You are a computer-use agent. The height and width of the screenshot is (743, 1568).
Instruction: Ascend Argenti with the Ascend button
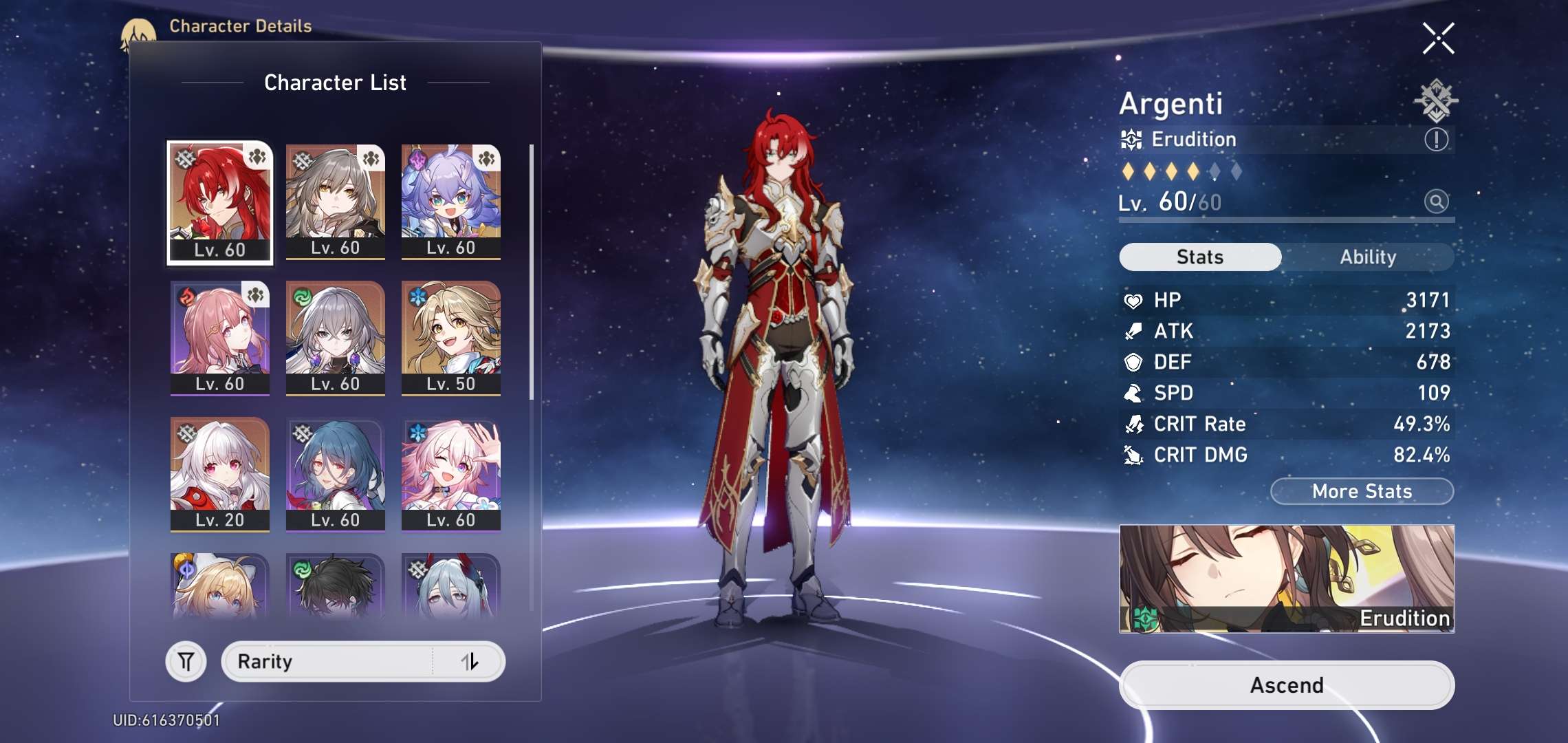pyautogui.click(x=1286, y=685)
